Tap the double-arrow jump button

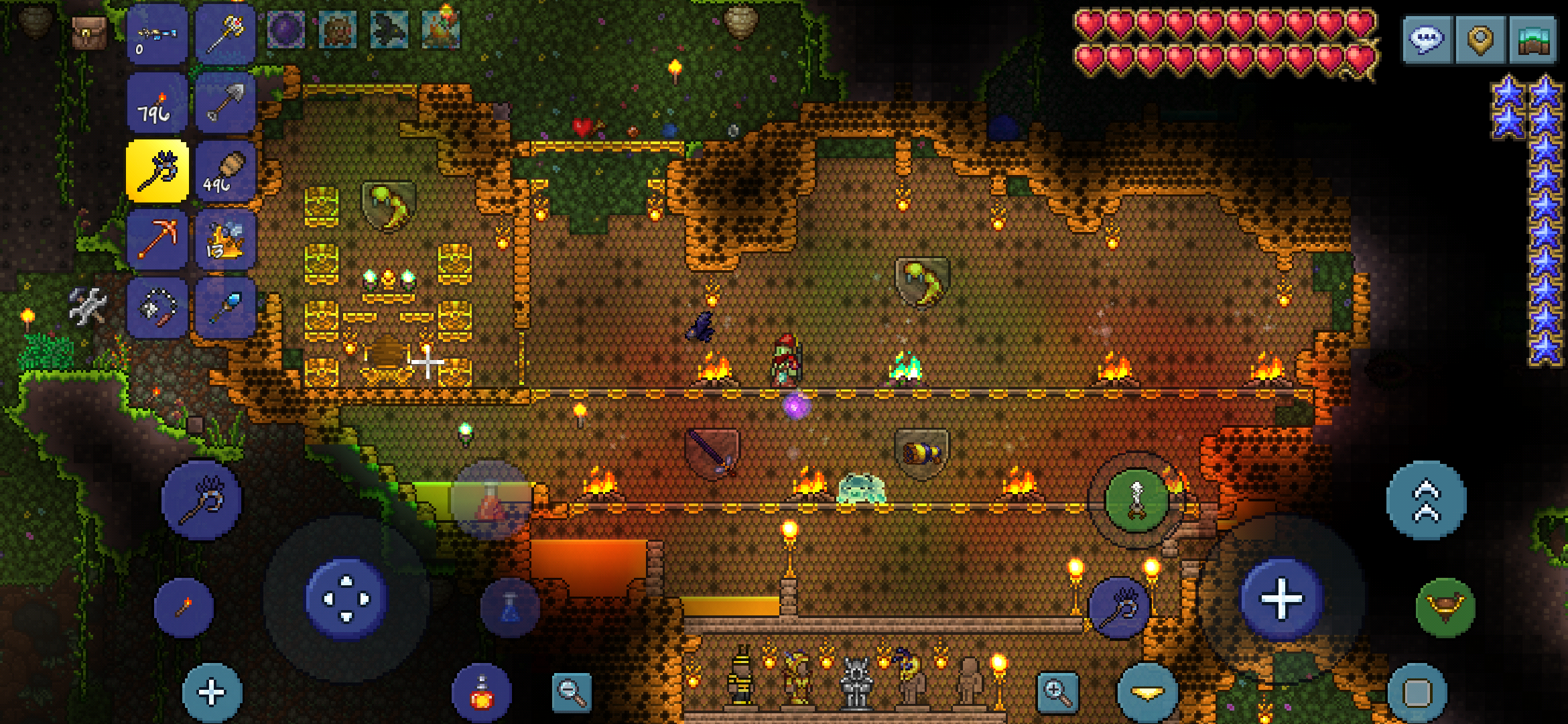1426,500
